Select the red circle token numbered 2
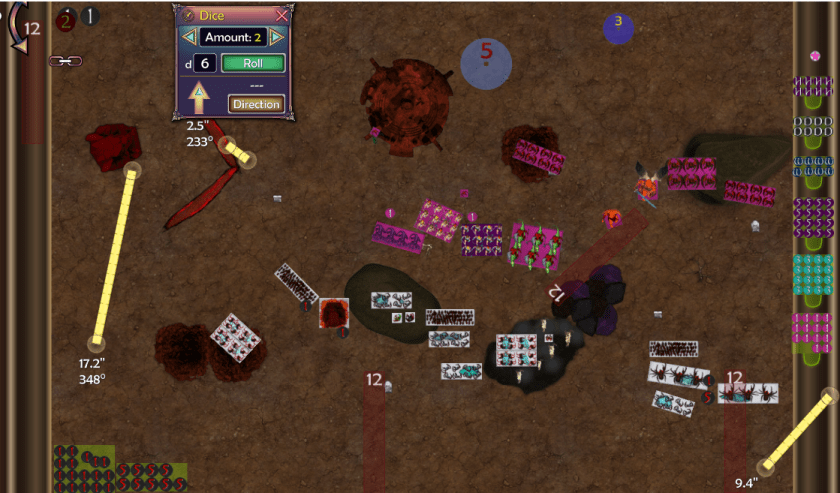 tap(66, 17)
